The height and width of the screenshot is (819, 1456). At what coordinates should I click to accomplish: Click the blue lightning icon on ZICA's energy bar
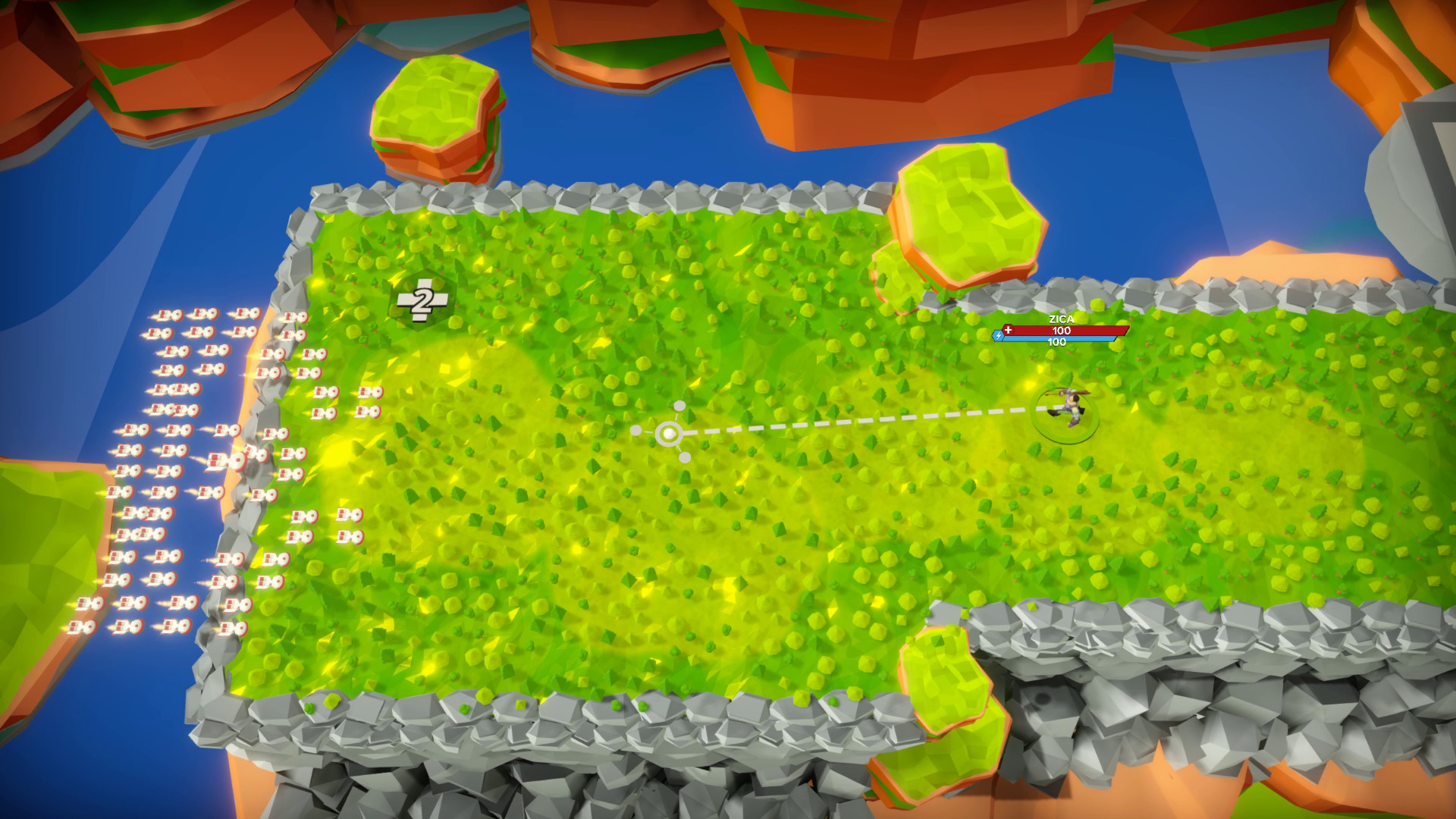click(999, 336)
